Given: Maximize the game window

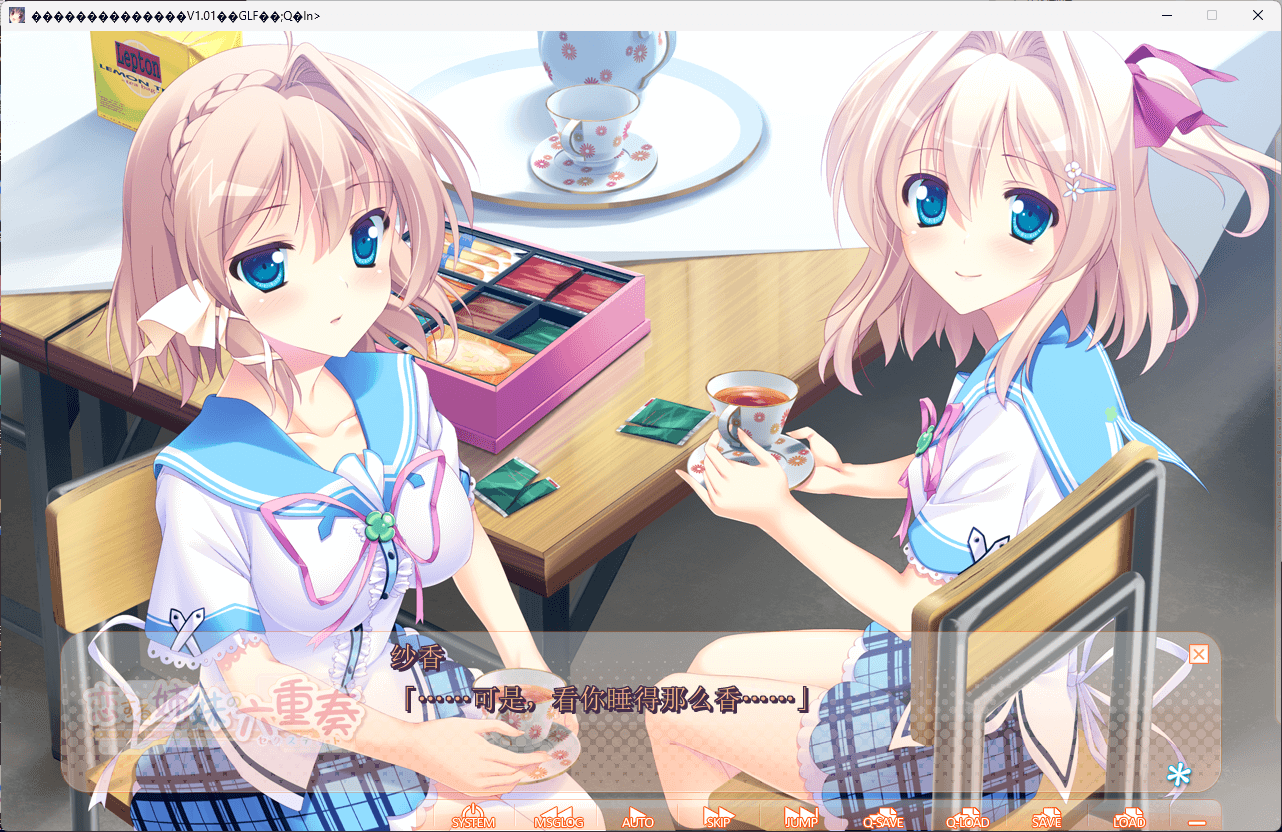Looking at the screenshot, I should [x=1212, y=15].
